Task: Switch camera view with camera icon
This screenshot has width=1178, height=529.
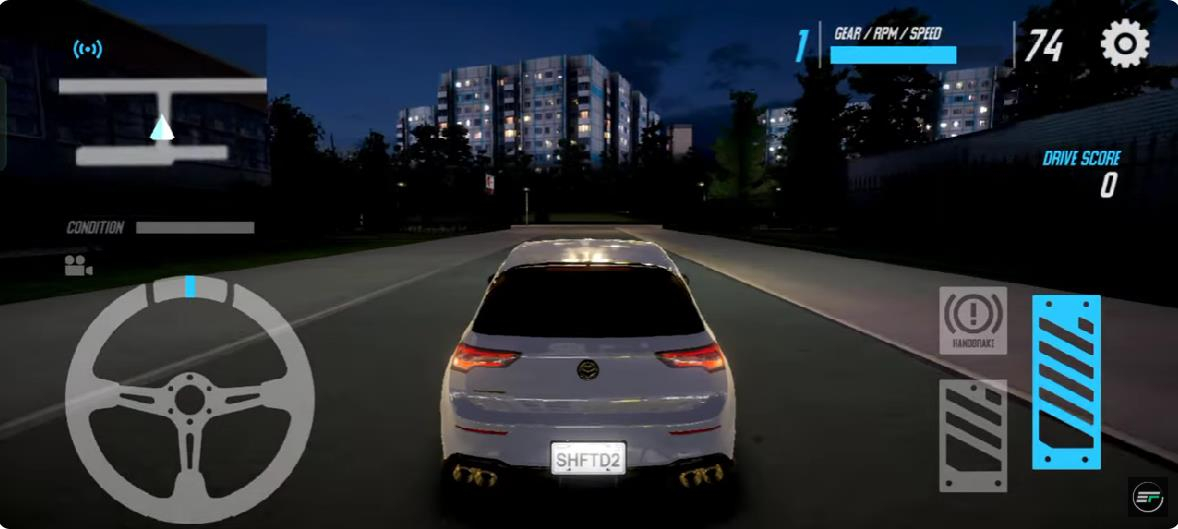Action: click(78, 265)
